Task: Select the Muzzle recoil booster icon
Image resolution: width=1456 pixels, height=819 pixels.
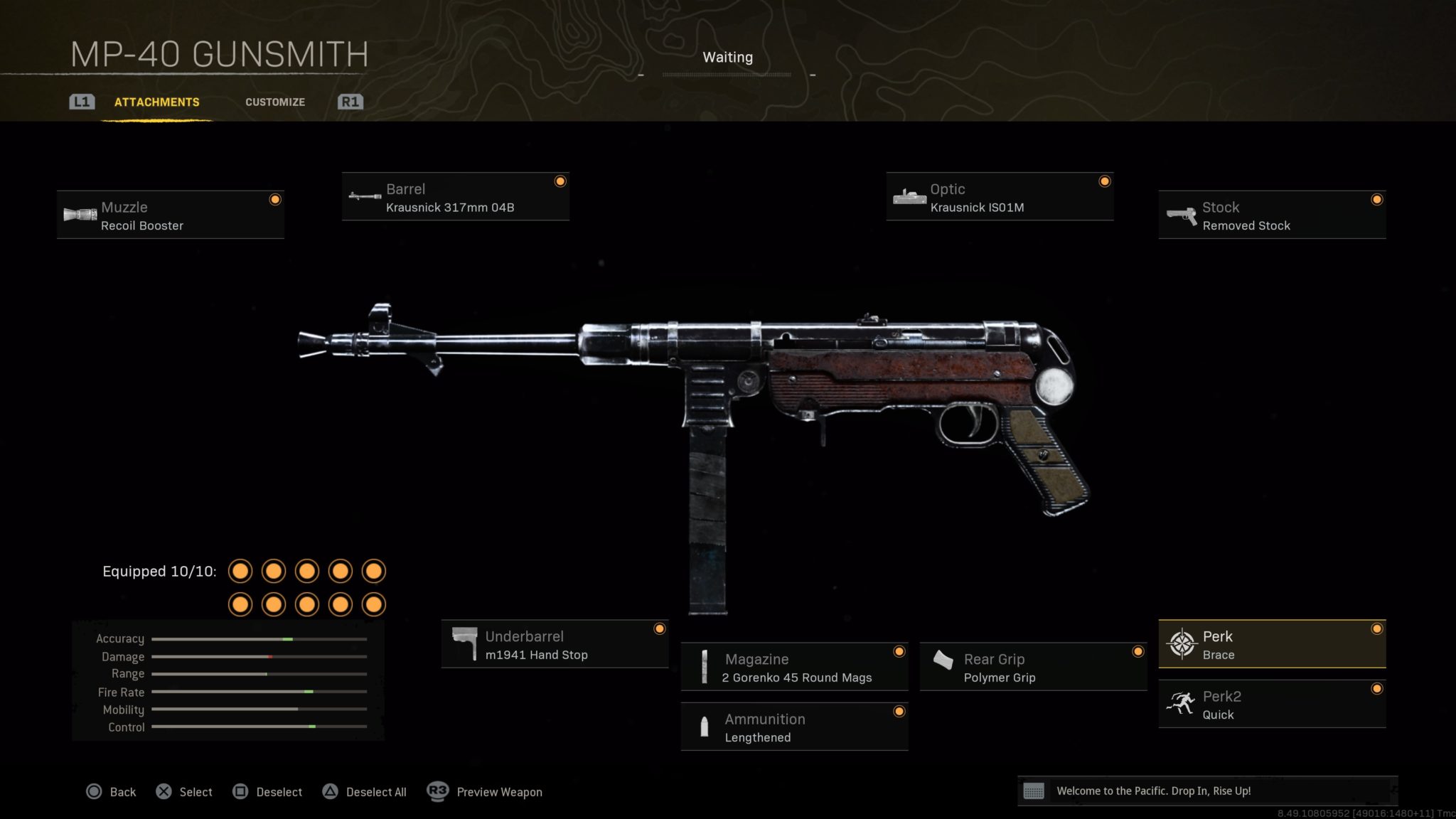Action: (x=80, y=215)
